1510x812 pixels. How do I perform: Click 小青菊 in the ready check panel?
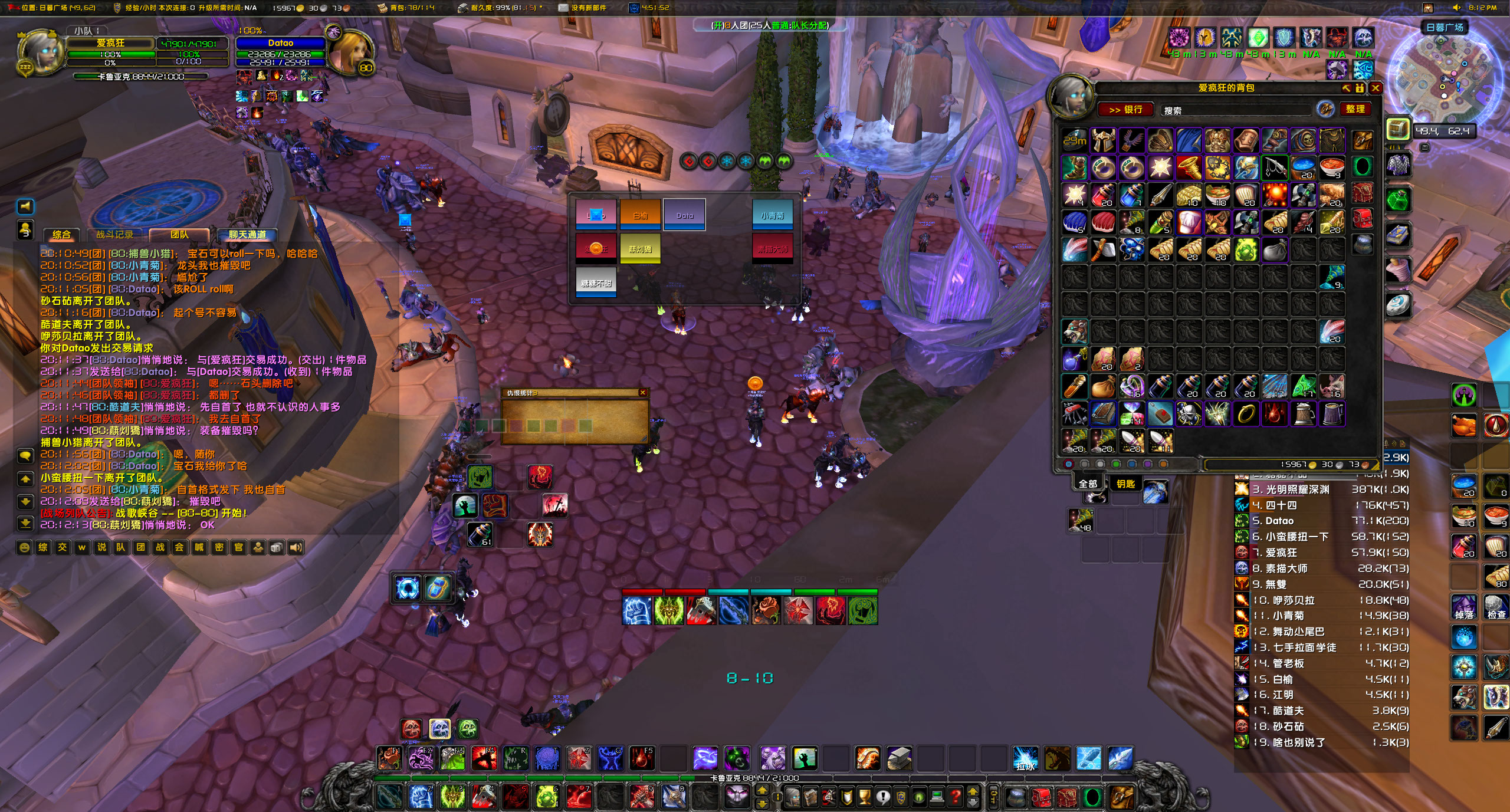pyautogui.click(x=773, y=215)
